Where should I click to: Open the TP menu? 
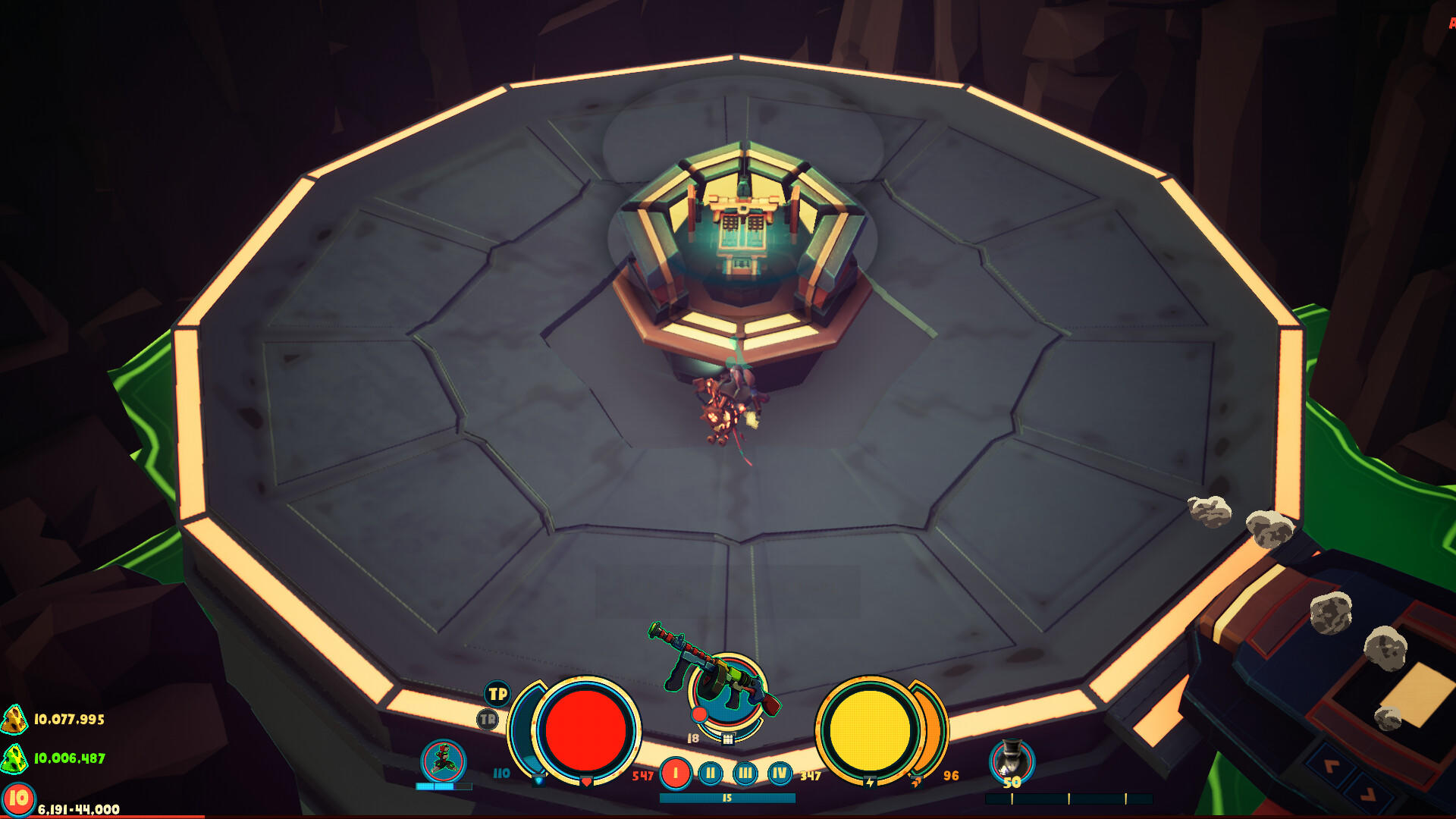pyautogui.click(x=498, y=694)
